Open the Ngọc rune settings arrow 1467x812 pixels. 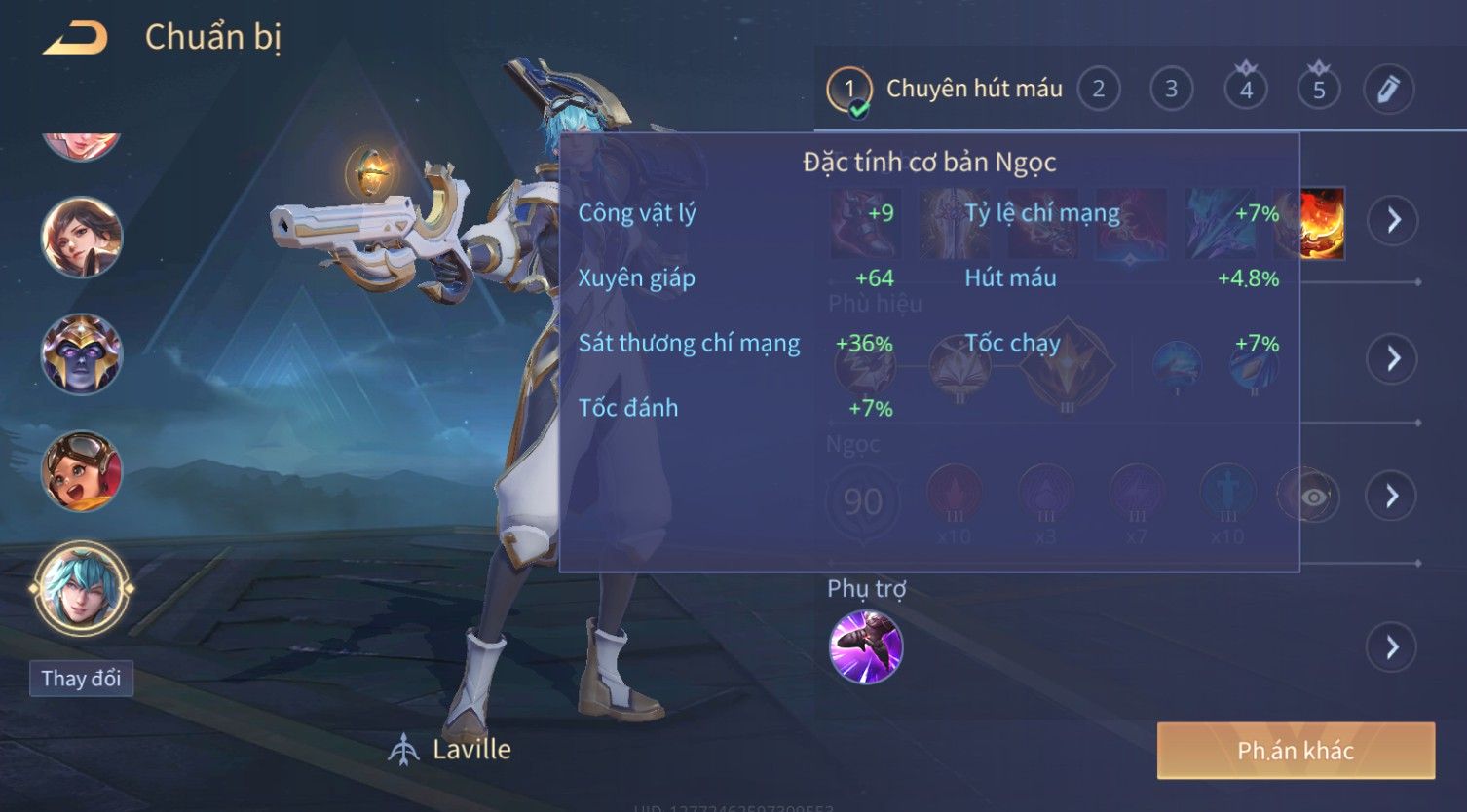click(1393, 497)
